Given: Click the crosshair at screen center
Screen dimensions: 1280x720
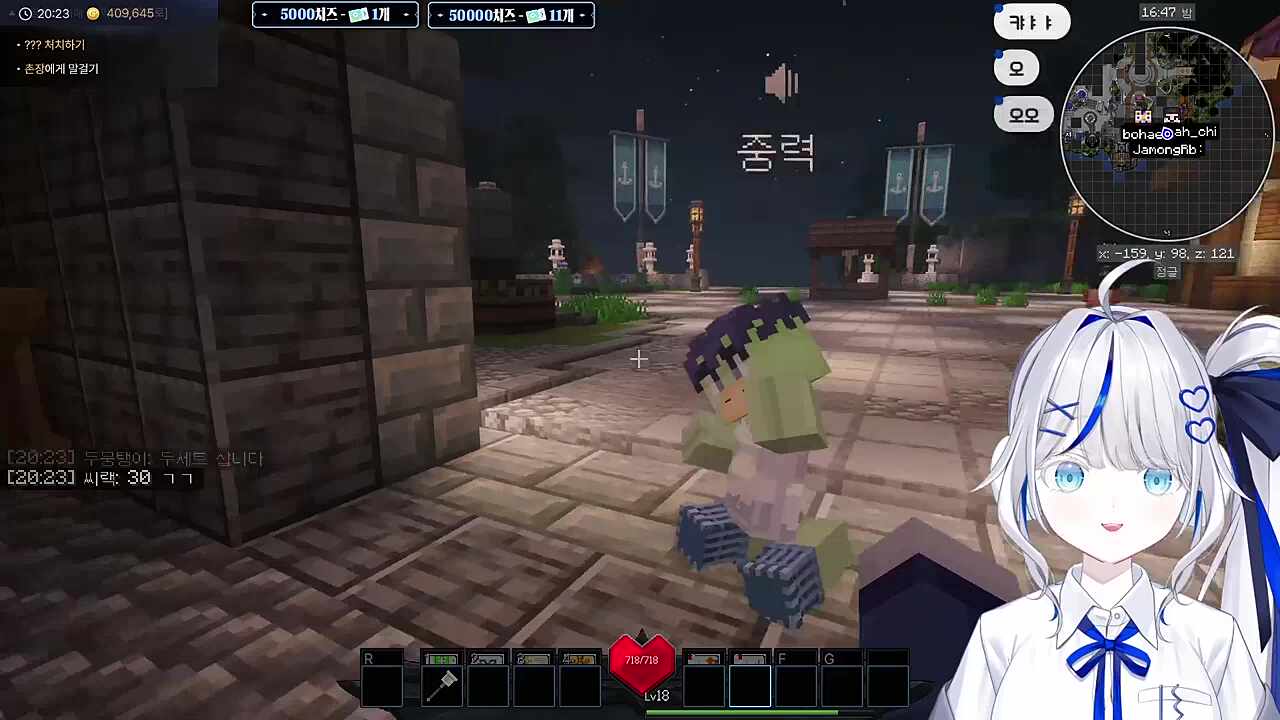Looking at the screenshot, I should [x=638, y=358].
